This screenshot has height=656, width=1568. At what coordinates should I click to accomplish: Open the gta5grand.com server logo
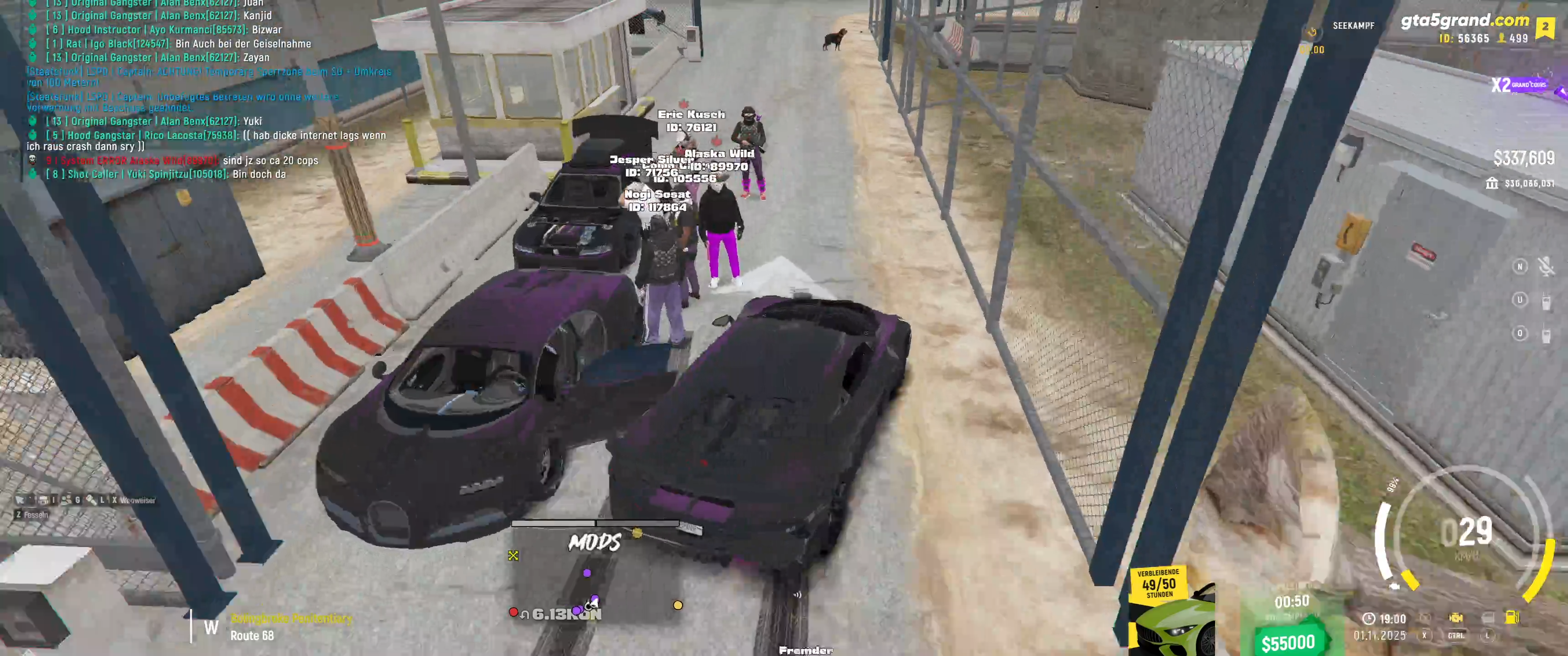coord(1464,21)
